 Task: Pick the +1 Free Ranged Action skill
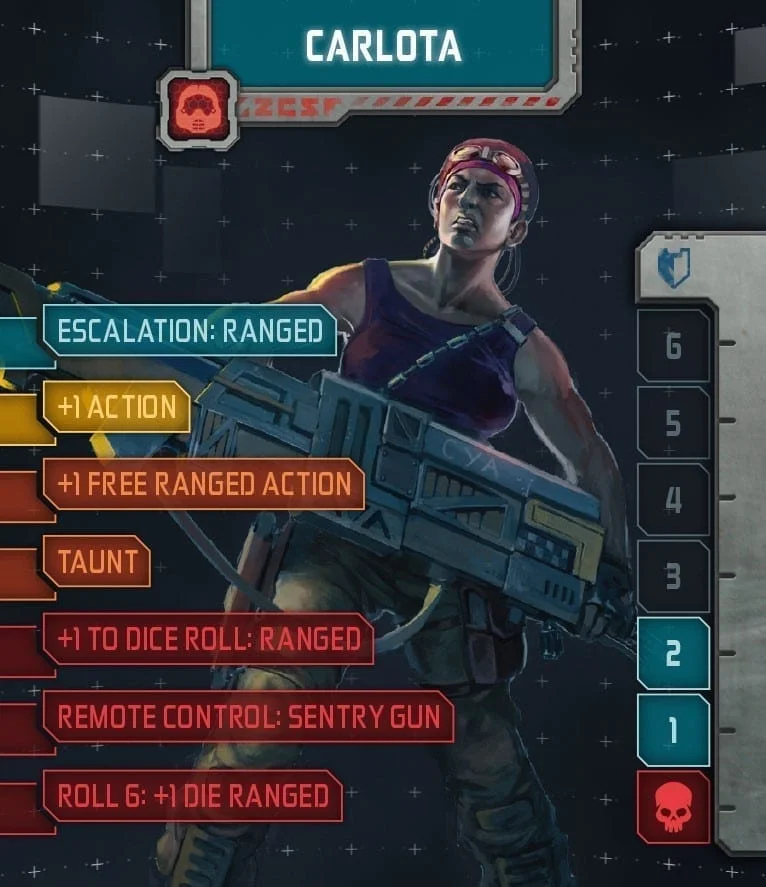pos(204,484)
